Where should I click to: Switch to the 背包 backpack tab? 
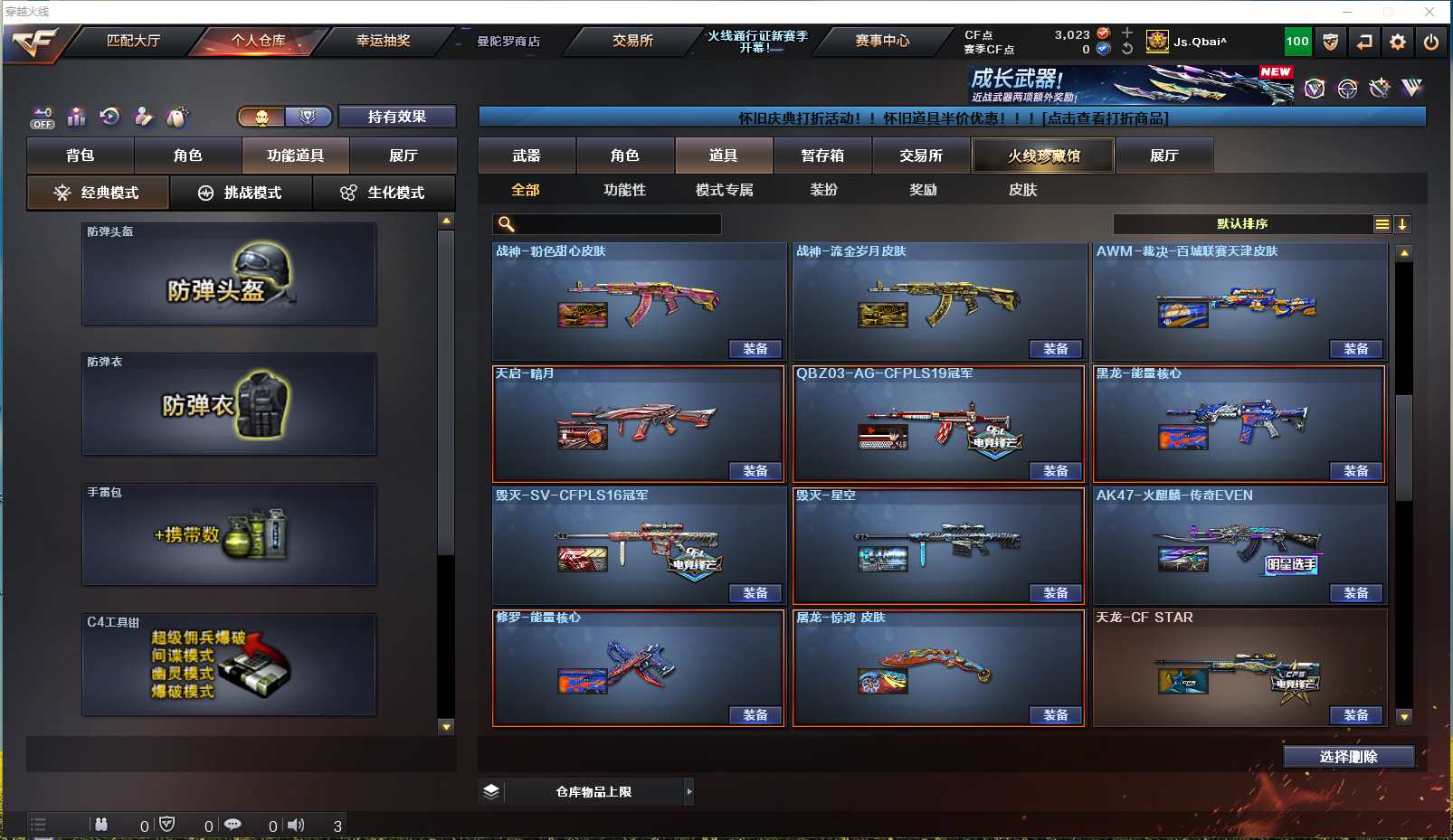[81, 156]
